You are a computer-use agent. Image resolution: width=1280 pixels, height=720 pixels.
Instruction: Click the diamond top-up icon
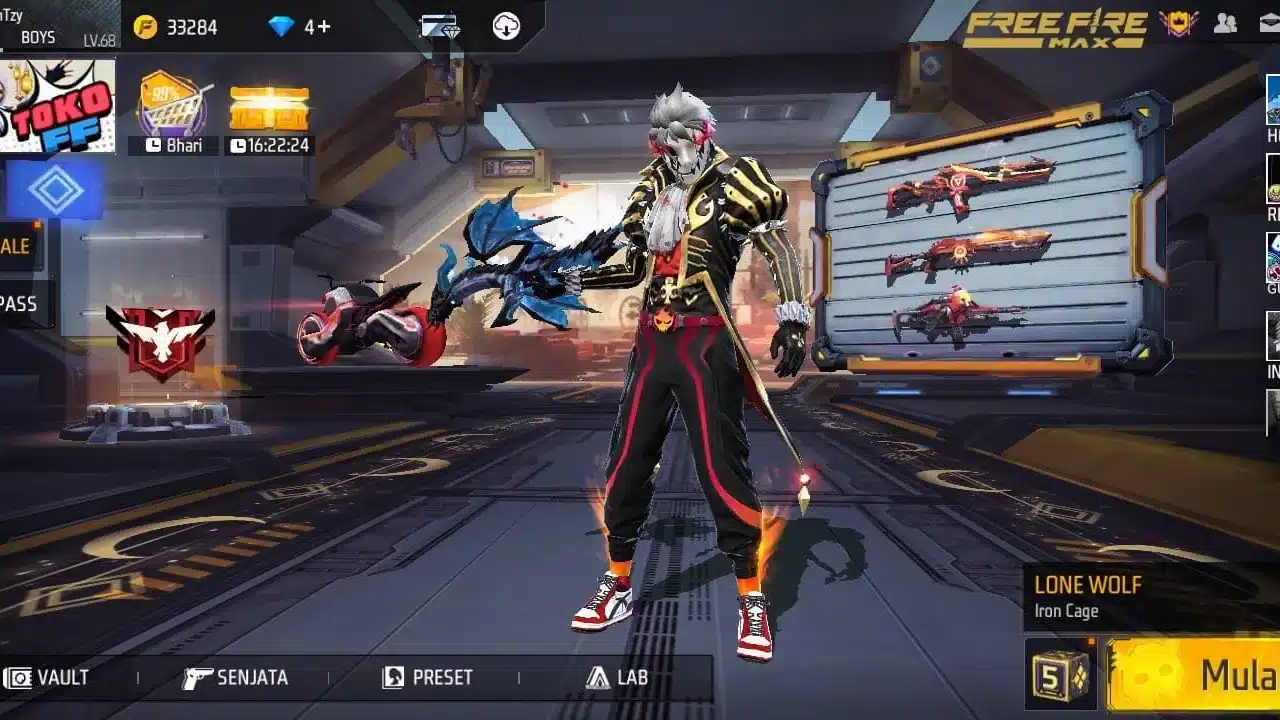(289, 27)
